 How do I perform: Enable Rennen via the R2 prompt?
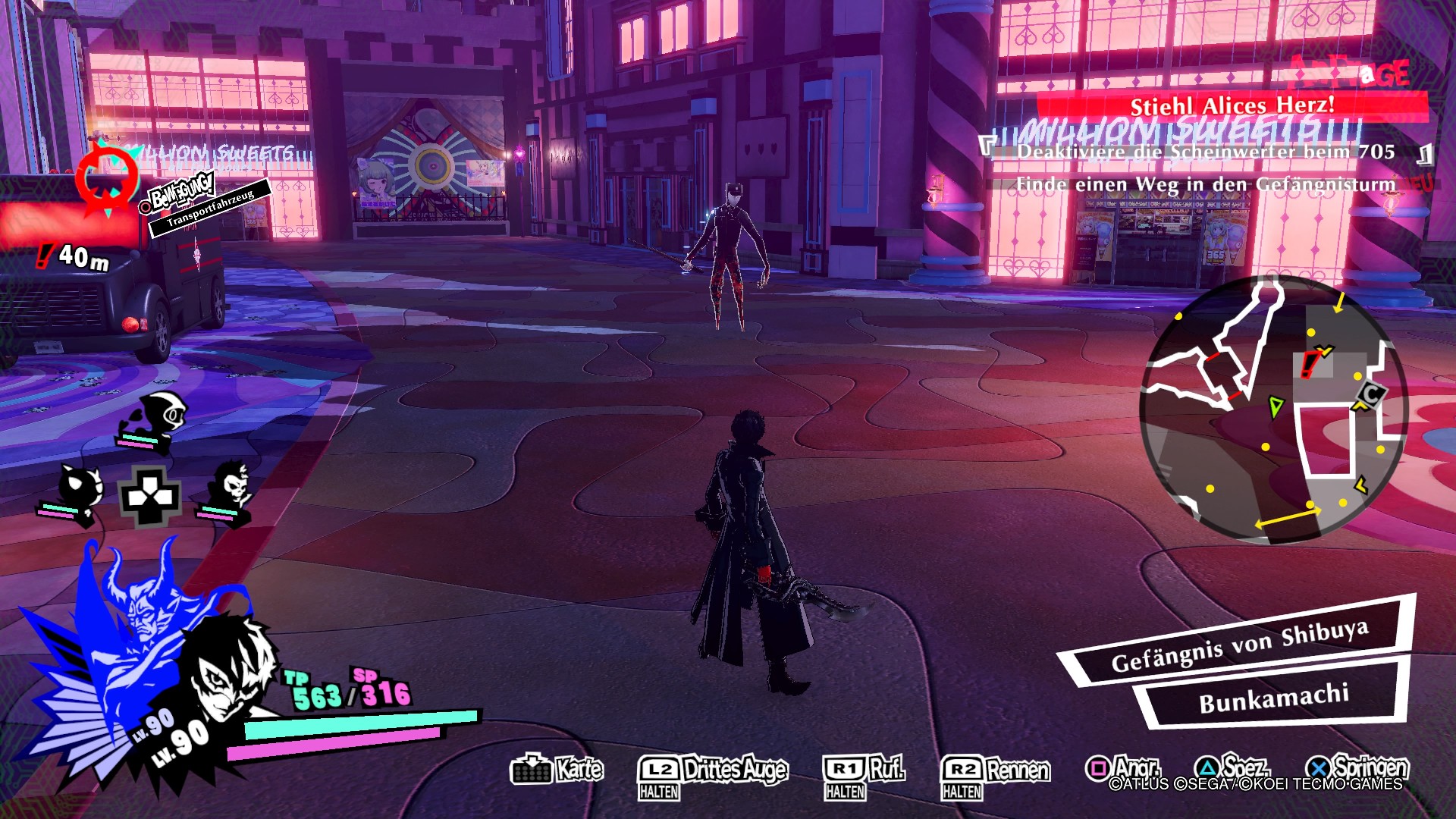click(x=986, y=767)
